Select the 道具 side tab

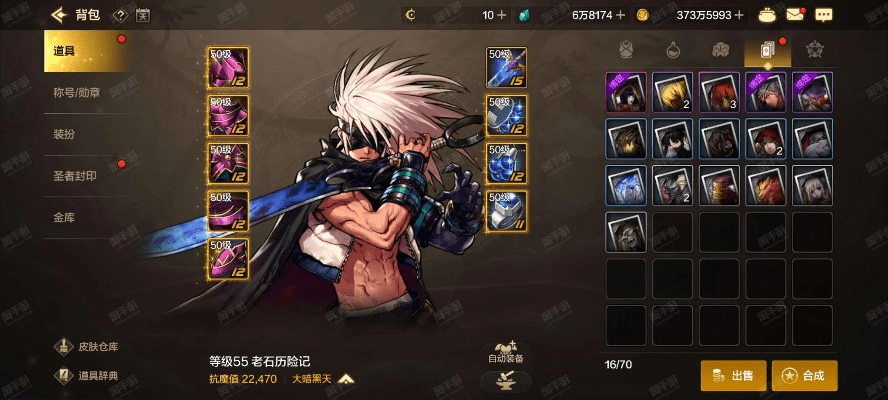tap(84, 52)
